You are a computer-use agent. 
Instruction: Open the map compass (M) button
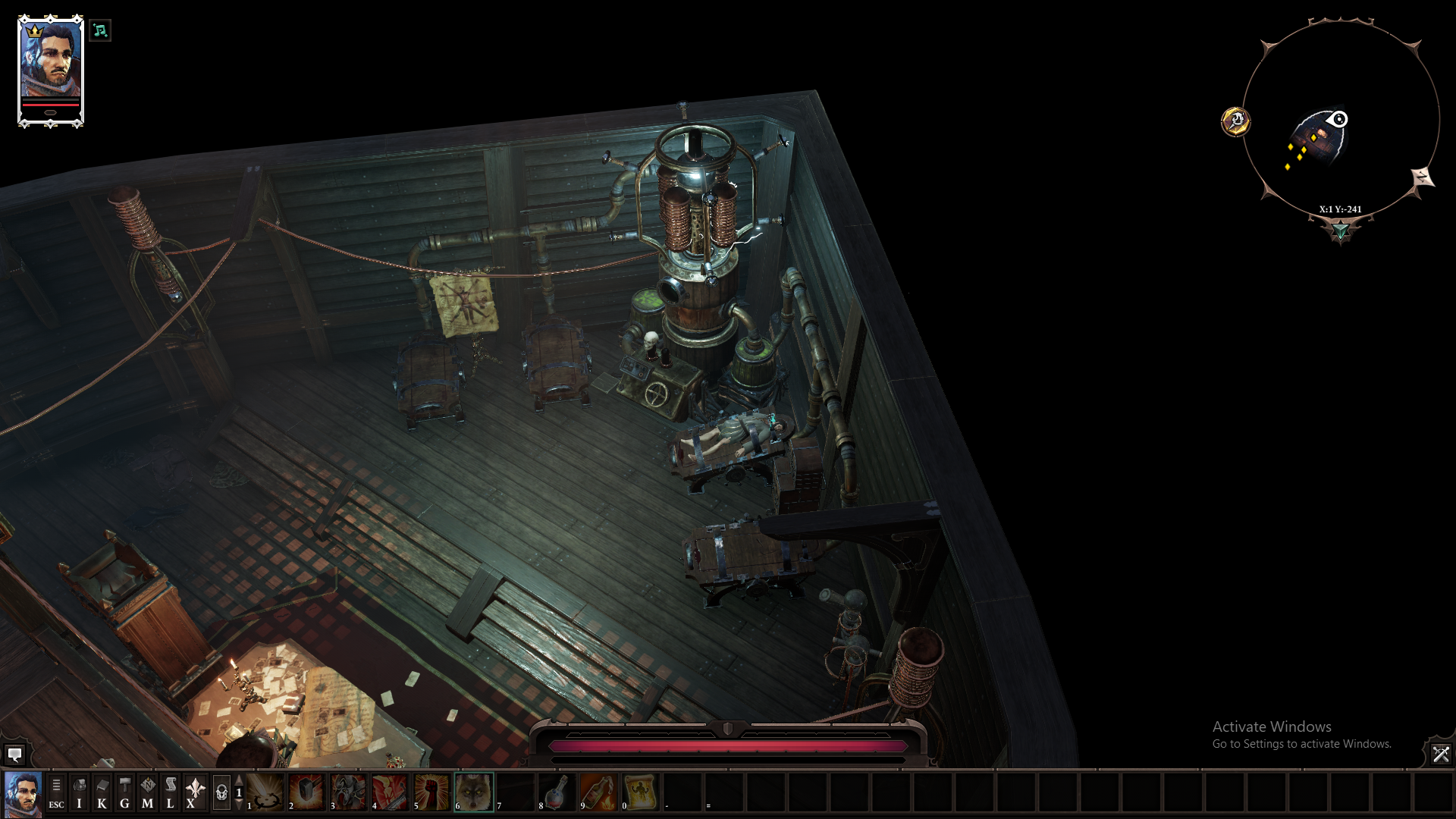pos(147,792)
